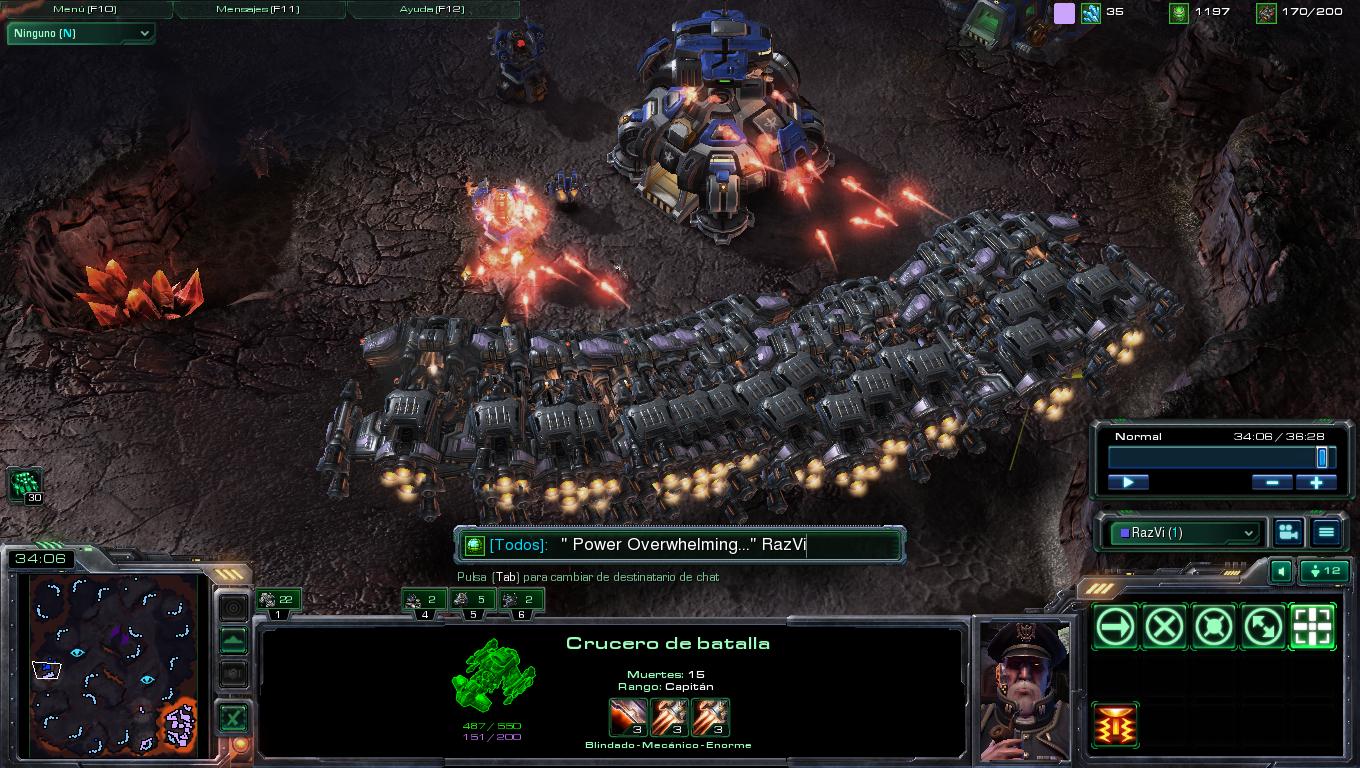Viewport: 1360px width, 768px height.
Task: Select the Move command
Action: point(1115,628)
